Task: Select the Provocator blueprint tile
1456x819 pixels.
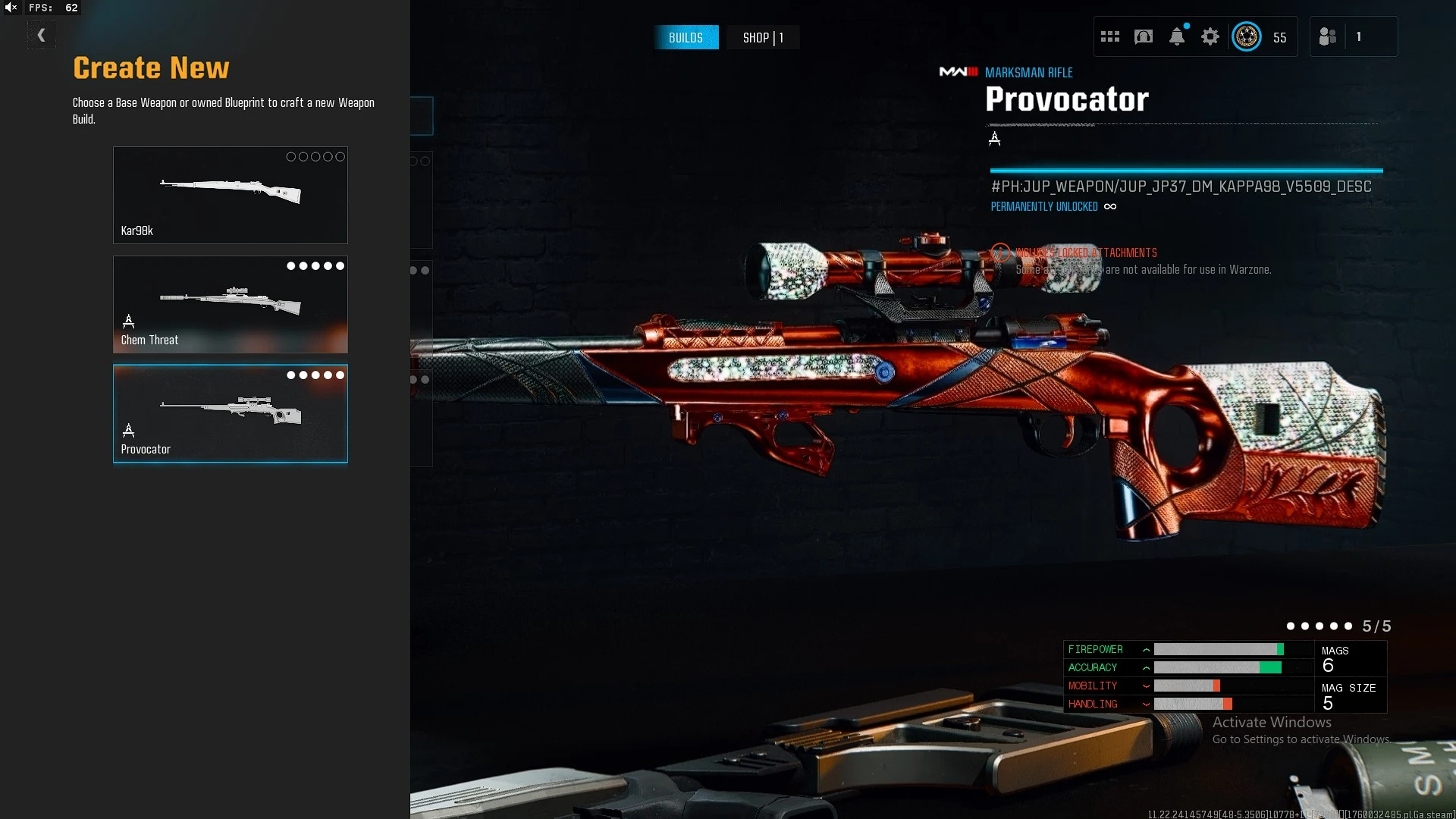Action: coord(230,413)
